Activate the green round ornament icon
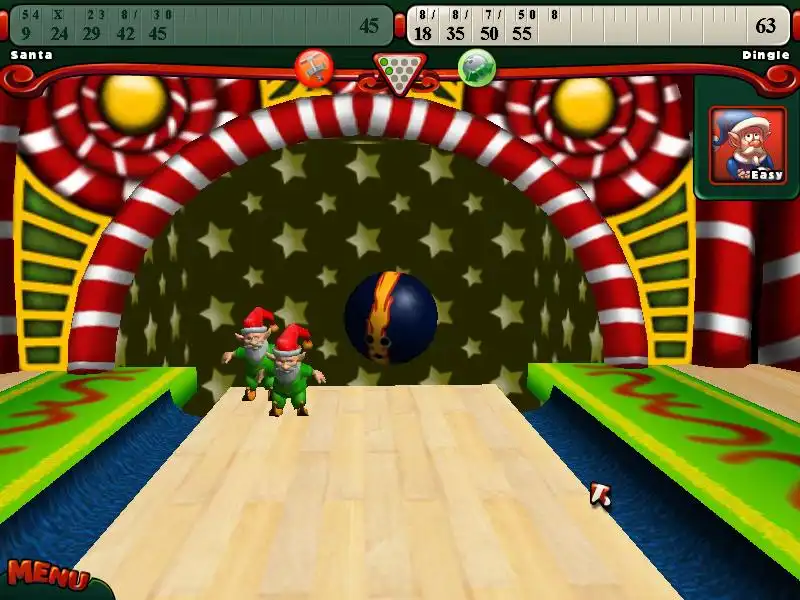The image size is (800, 600). click(x=477, y=67)
